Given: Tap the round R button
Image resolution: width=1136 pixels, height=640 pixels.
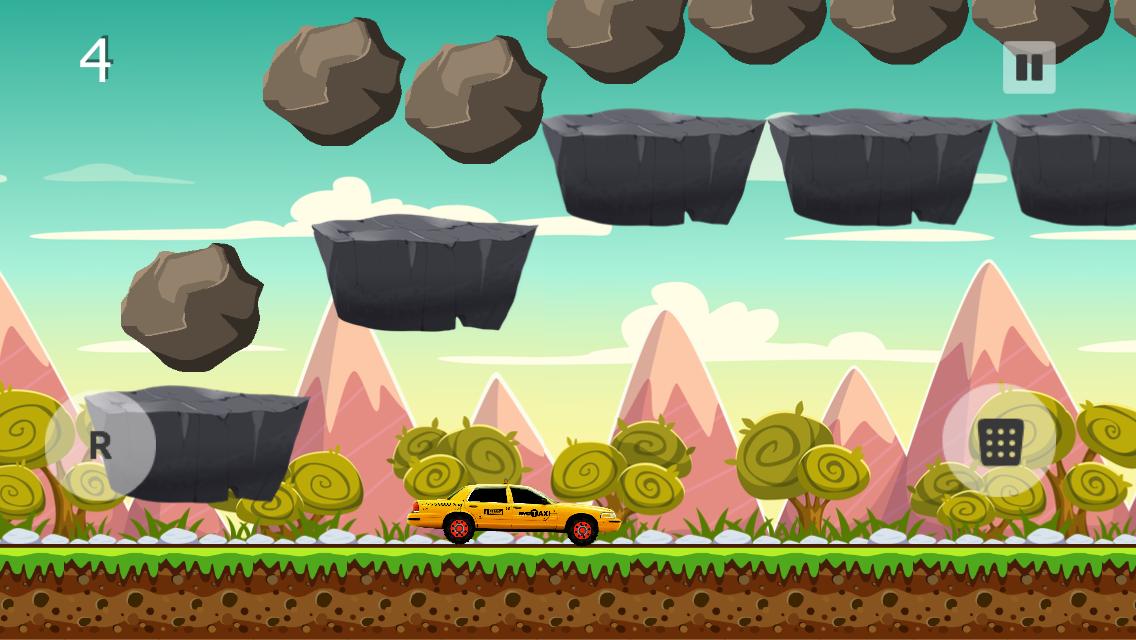Looking at the screenshot, I should pyautogui.click(x=100, y=445).
